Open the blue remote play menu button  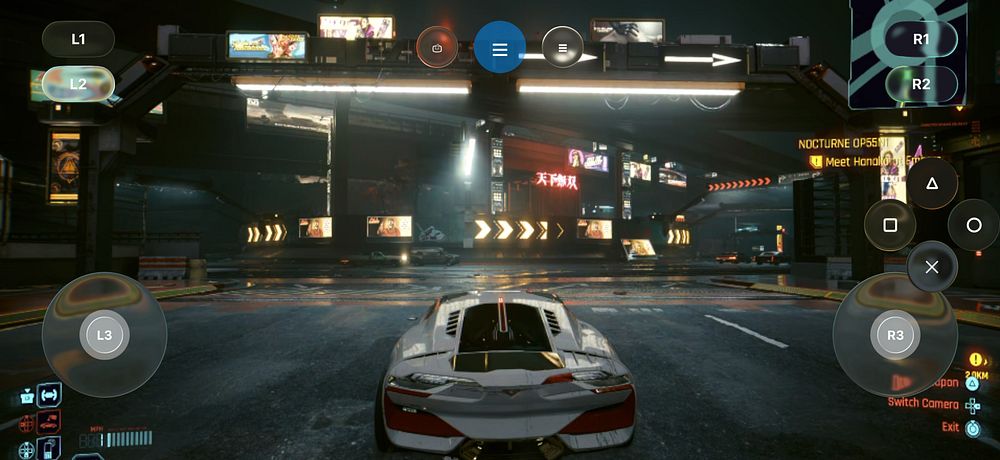point(500,48)
